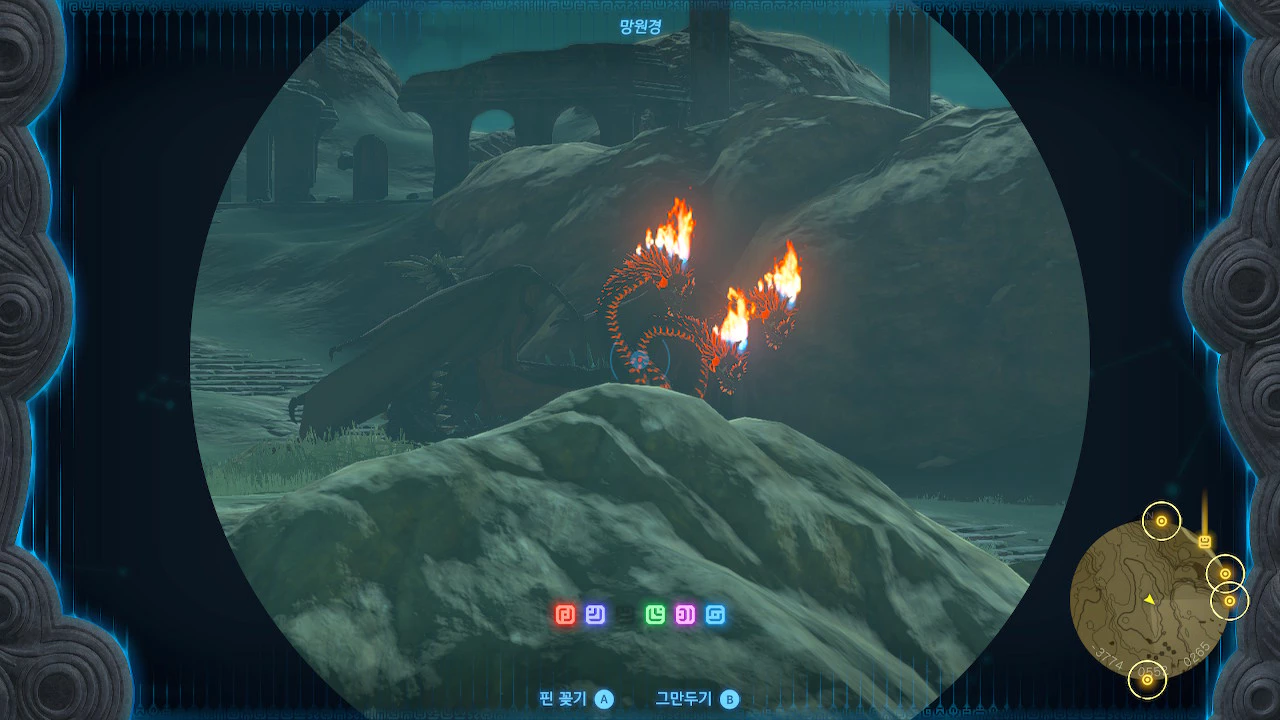Click the yellow player arrow on minimap
Screen dimensions: 1280x720
1150,599
